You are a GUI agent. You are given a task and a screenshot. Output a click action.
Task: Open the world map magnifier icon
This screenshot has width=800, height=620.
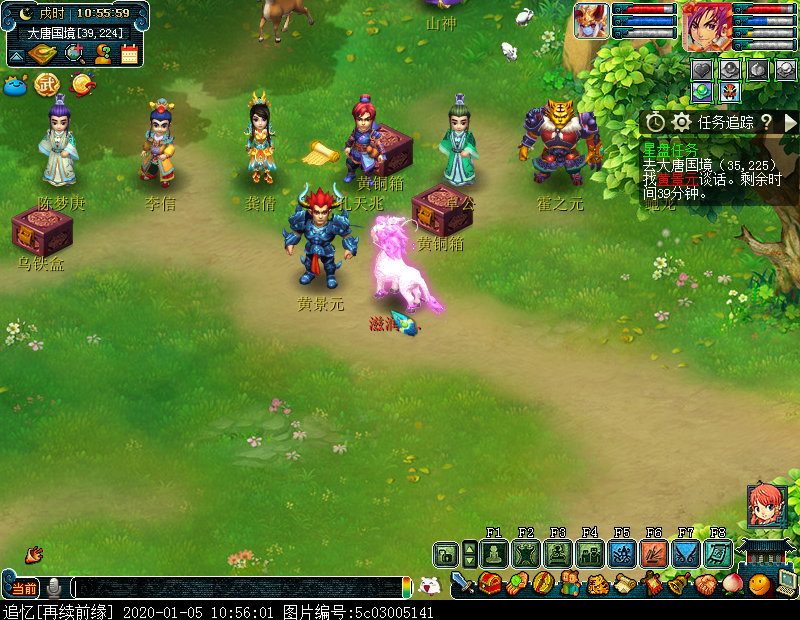coord(75,54)
